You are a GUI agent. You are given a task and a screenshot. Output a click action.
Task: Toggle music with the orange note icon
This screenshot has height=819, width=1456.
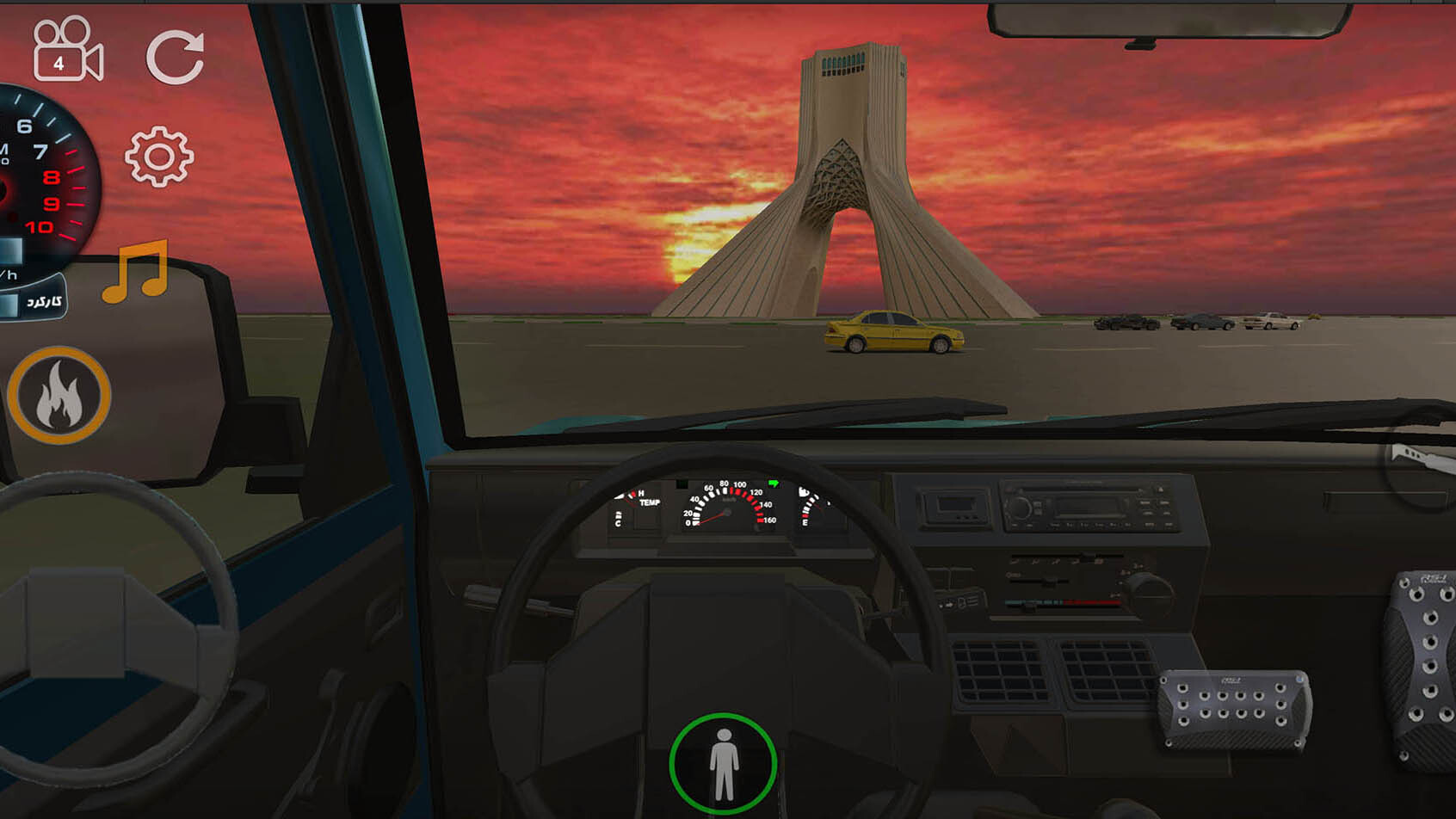coord(136,272)
